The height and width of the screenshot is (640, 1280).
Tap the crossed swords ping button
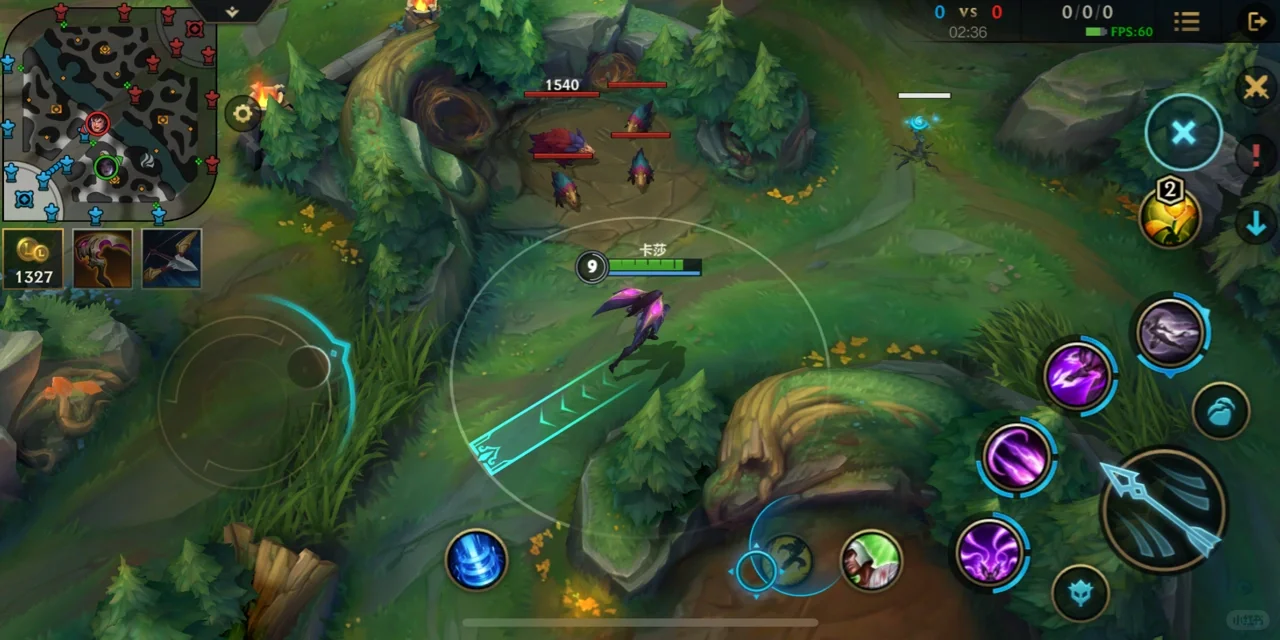coord(1256,88)
